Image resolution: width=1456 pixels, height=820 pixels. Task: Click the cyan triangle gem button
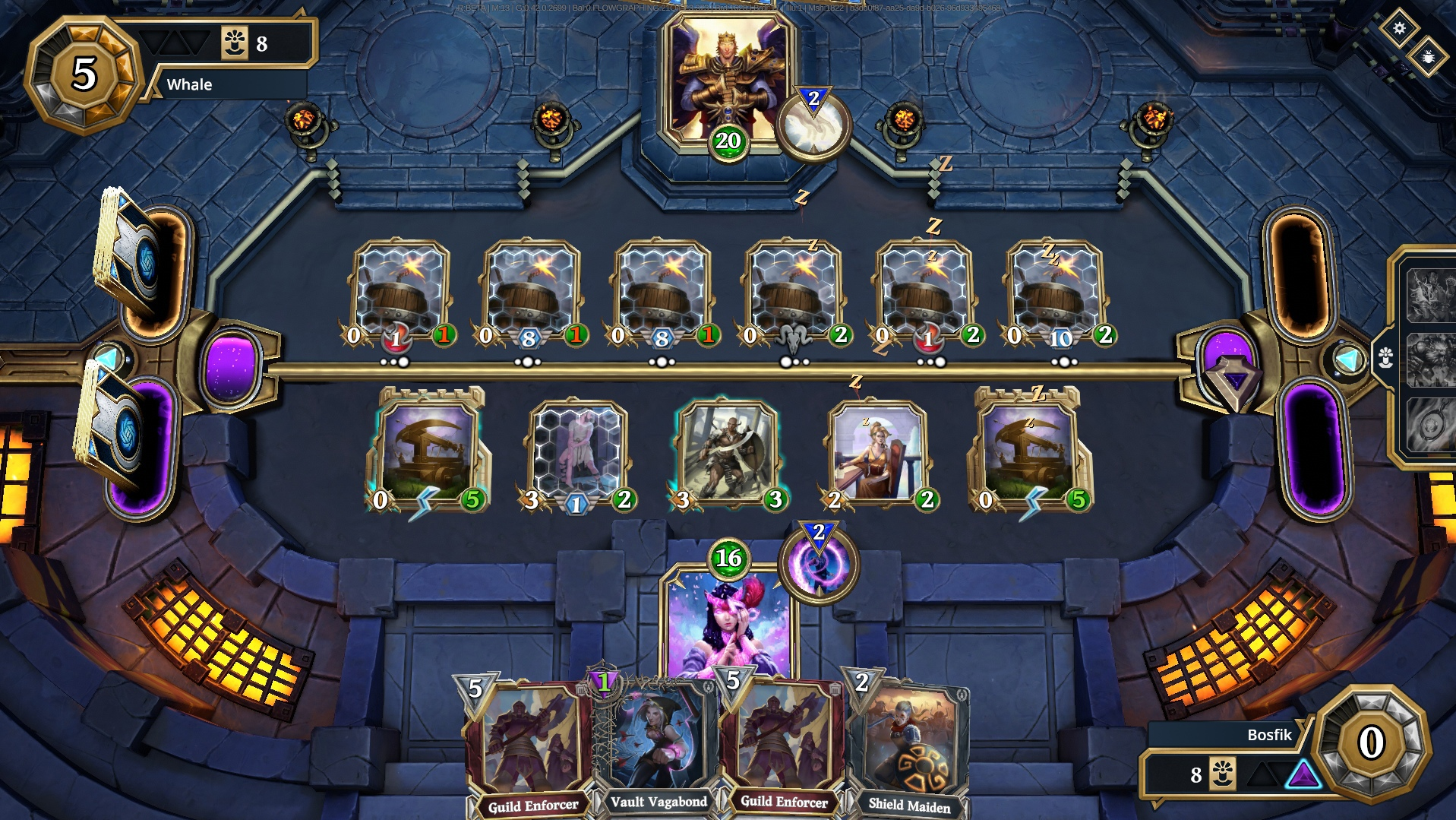(1349, 359)
